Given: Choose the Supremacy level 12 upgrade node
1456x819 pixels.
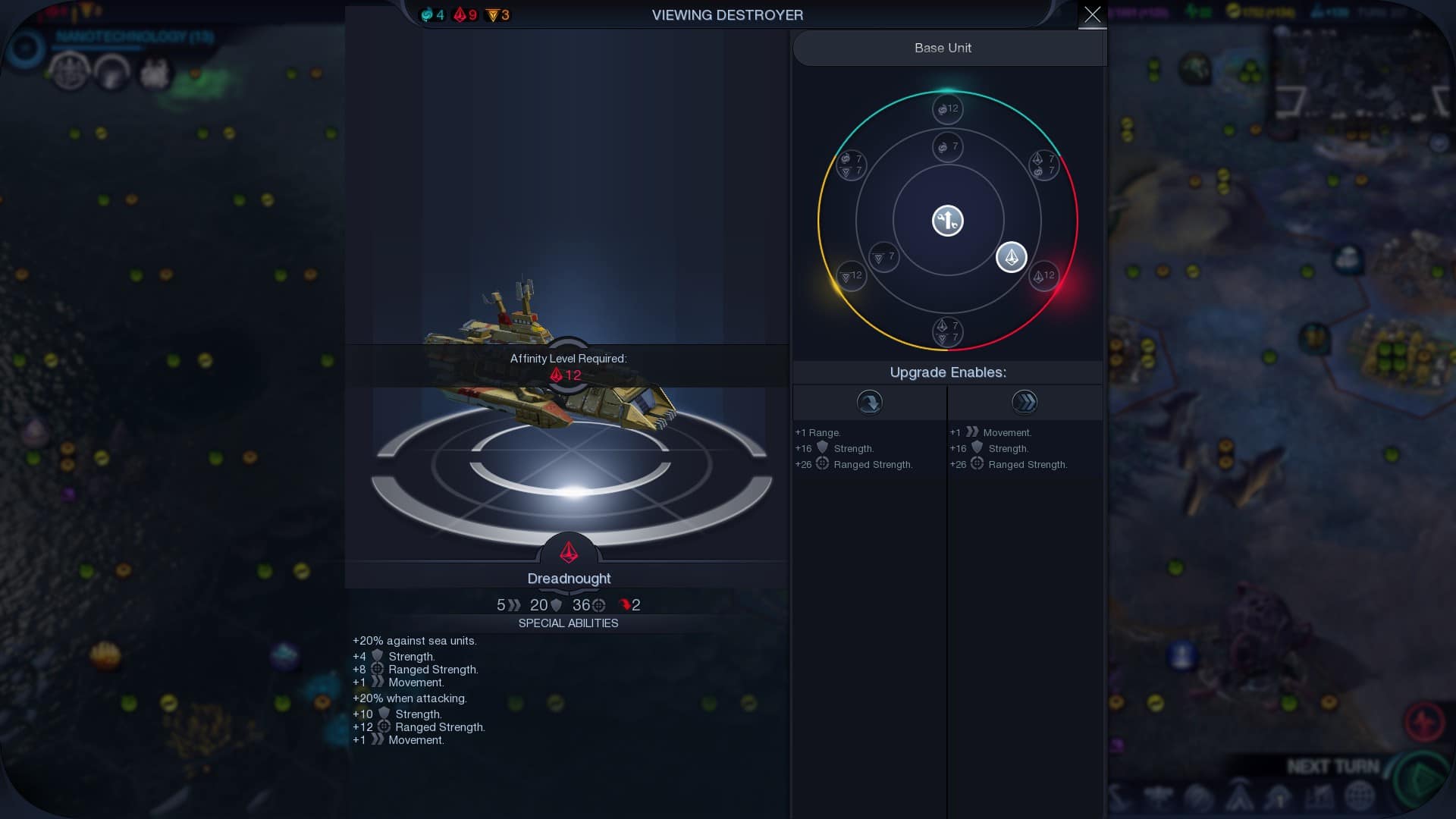Looking at the screenshot, I should [1044, 275].
